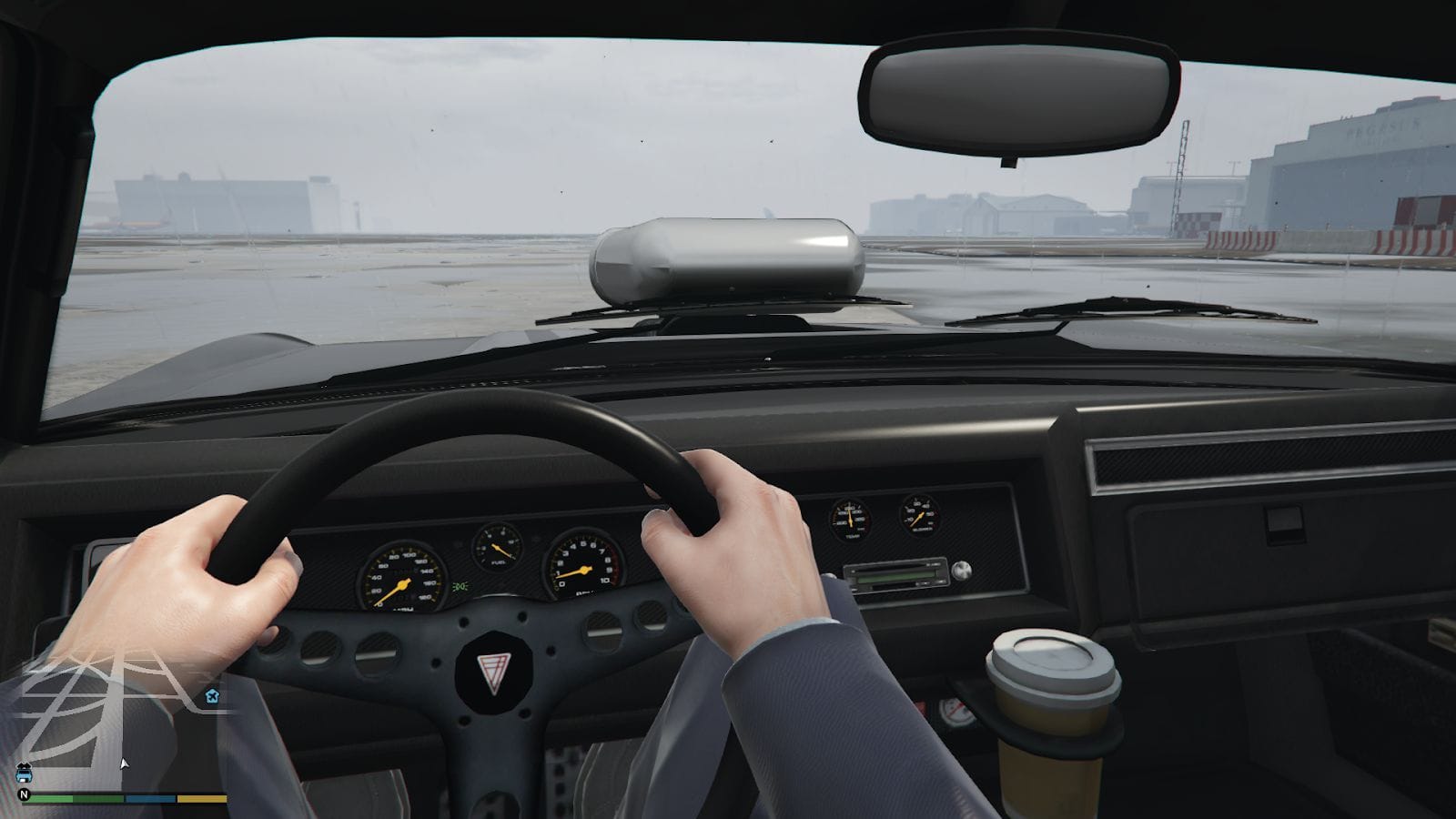Image resolution: width=1456 pixels, height=819 pixels.
Task: Click the kilometer gauge beside the TEMP gauge
Action: click(x=921, y=514)
